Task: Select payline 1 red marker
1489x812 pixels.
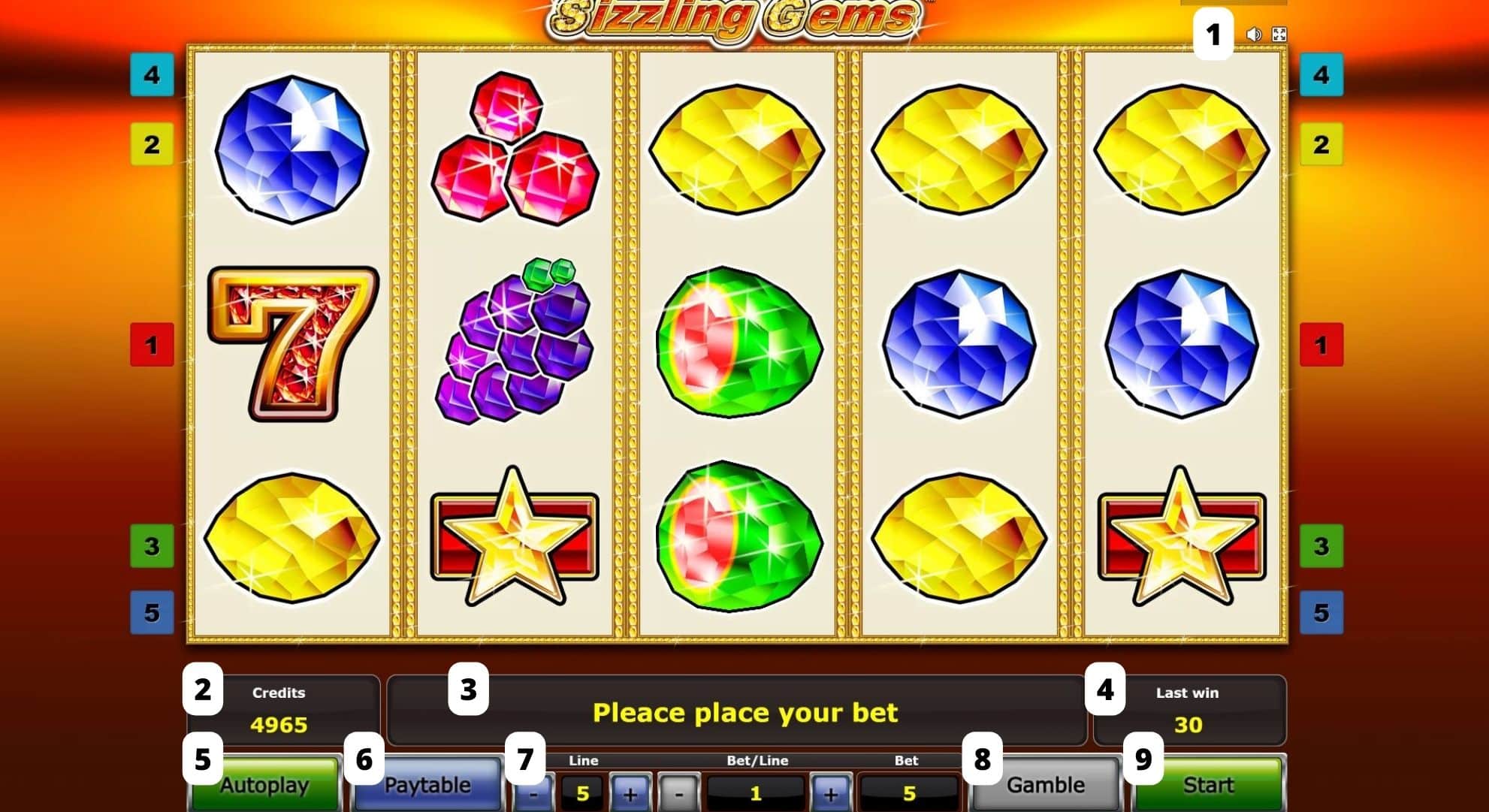Action: [x=154, y=346]
